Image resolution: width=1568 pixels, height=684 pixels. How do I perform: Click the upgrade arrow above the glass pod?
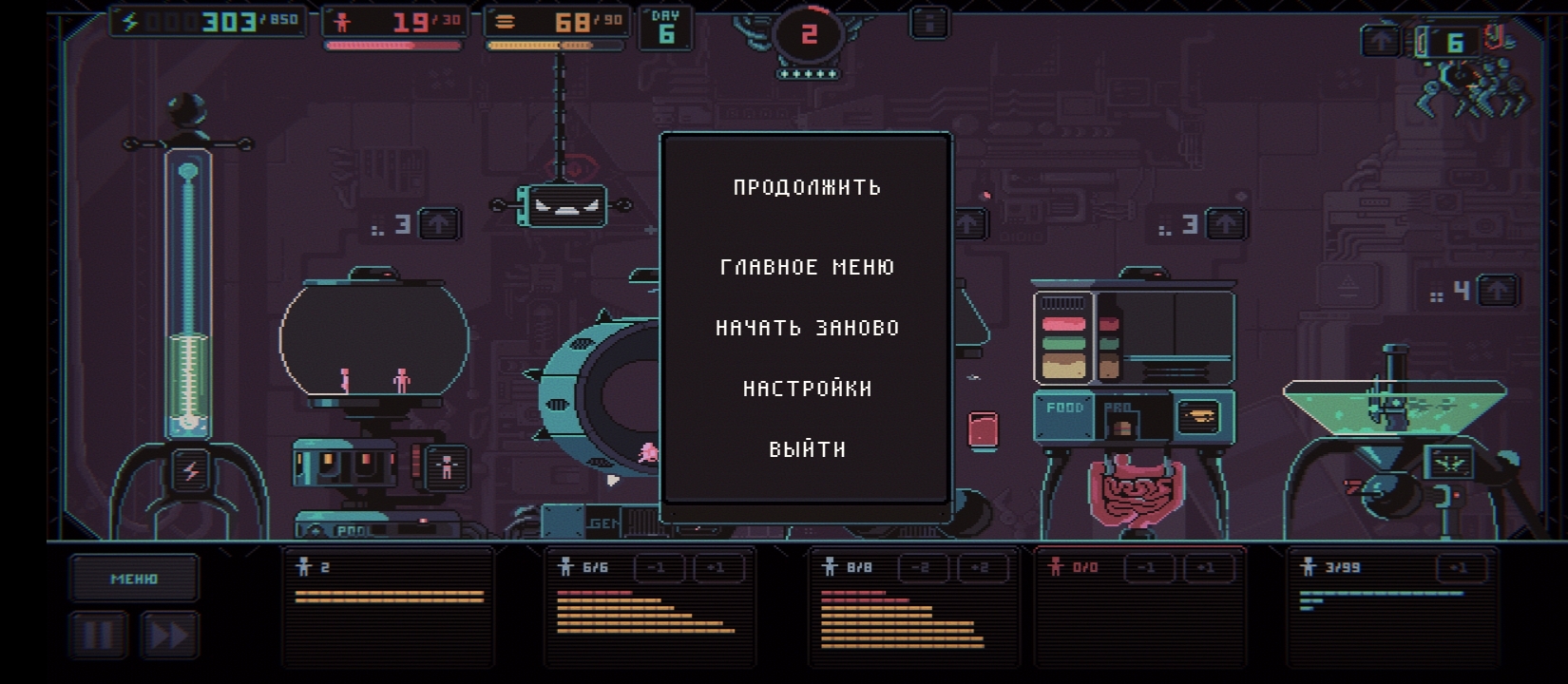(x=438, y=224)
